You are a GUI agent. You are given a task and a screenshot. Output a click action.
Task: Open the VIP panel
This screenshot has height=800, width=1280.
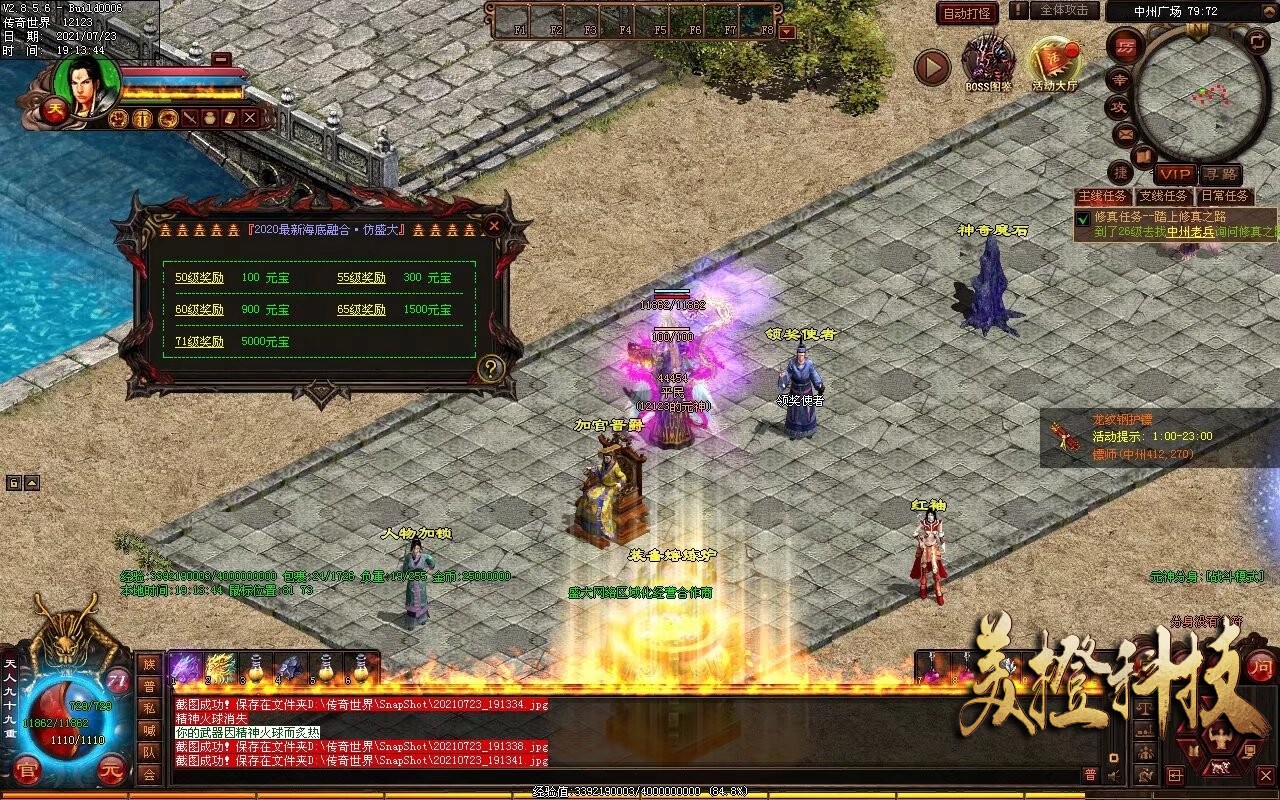[1176, 174]
